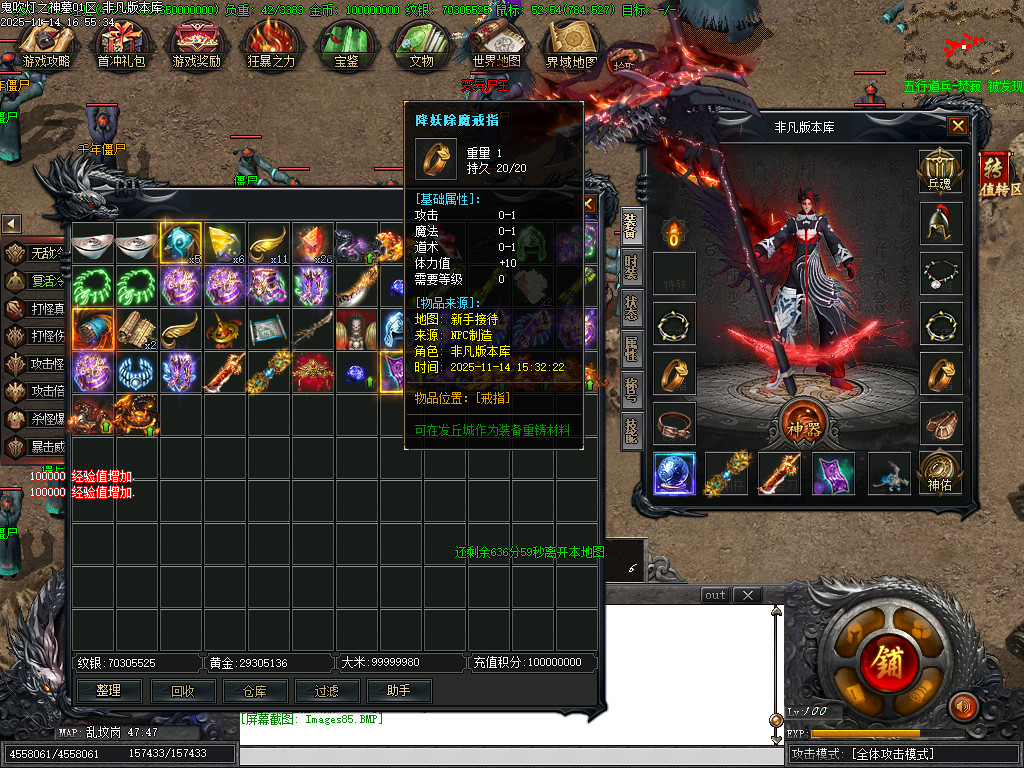Close the 非凡版本库 character panel
1024x768 pixels.
point(958,126)
